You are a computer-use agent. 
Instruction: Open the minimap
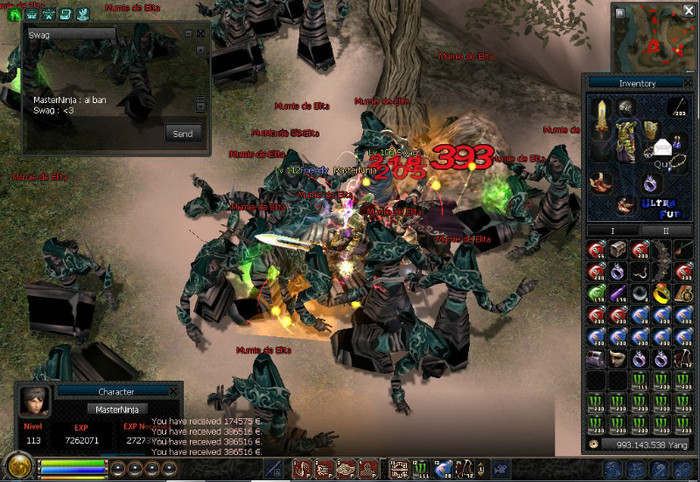(x=654, y=40)
